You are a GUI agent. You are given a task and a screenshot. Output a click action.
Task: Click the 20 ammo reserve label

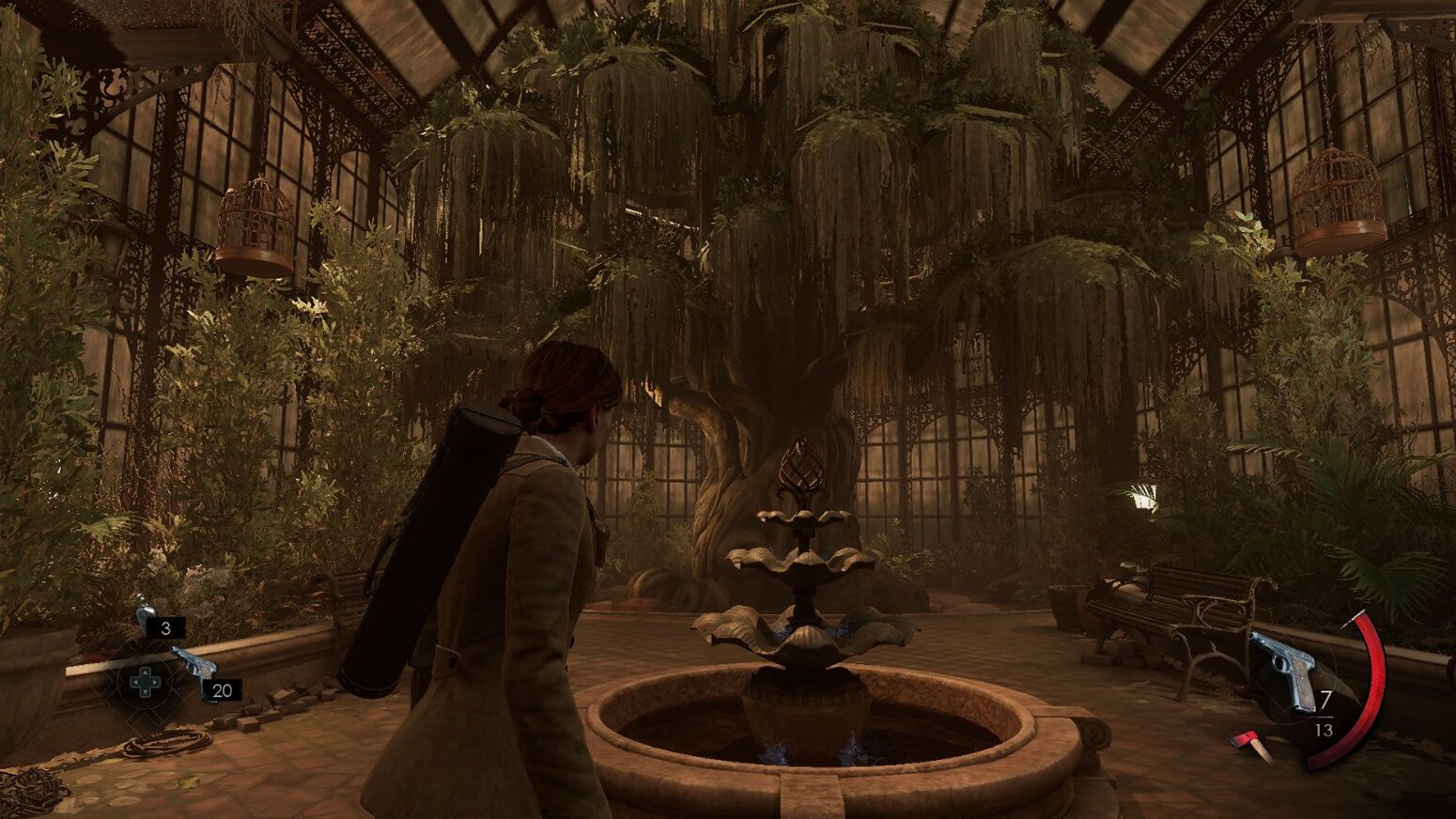click(222, 690)
